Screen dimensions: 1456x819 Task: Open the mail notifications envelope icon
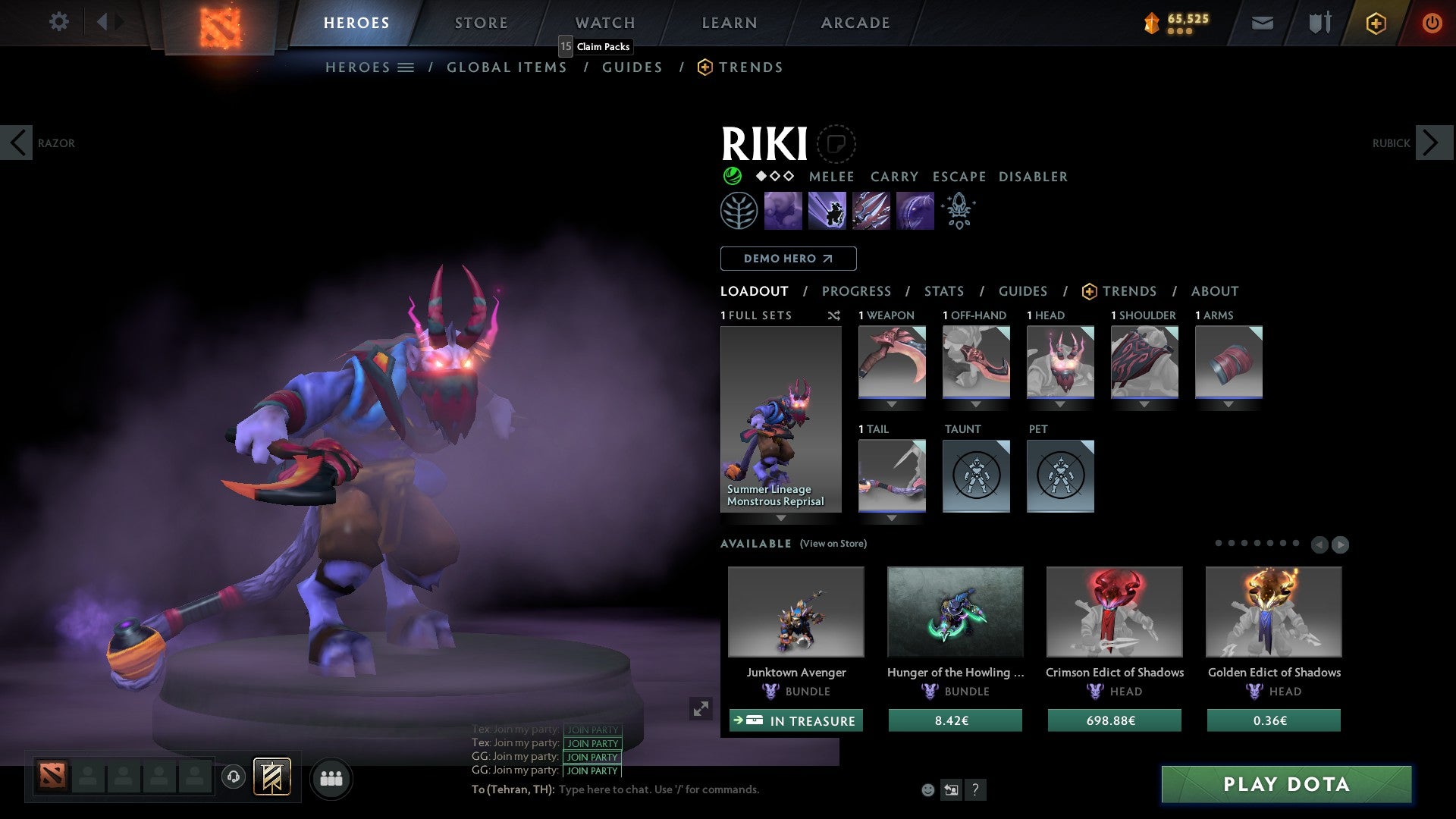point(1262,23)
